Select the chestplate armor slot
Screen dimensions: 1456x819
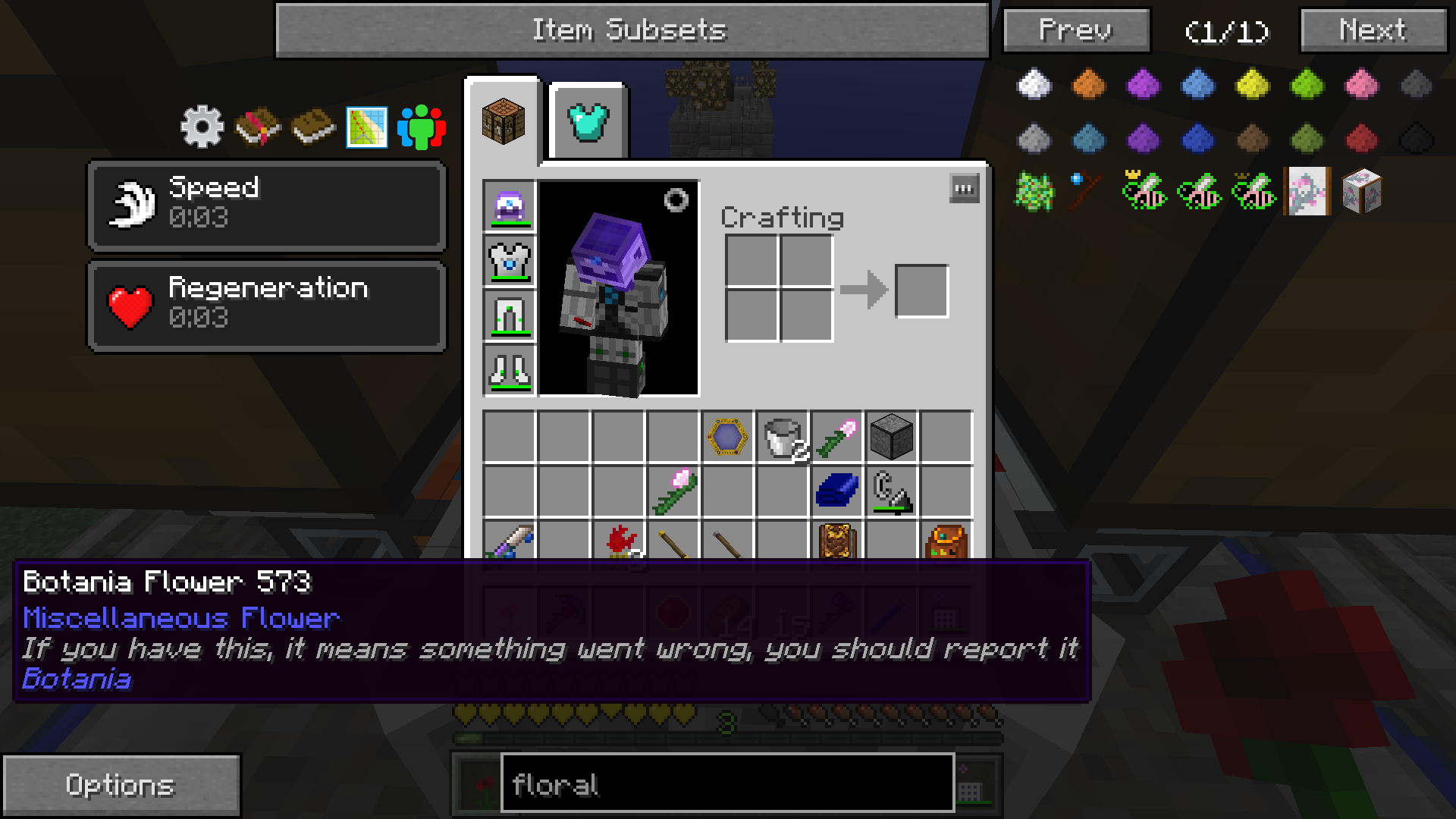pyautogui.click(x=510, y=261)
